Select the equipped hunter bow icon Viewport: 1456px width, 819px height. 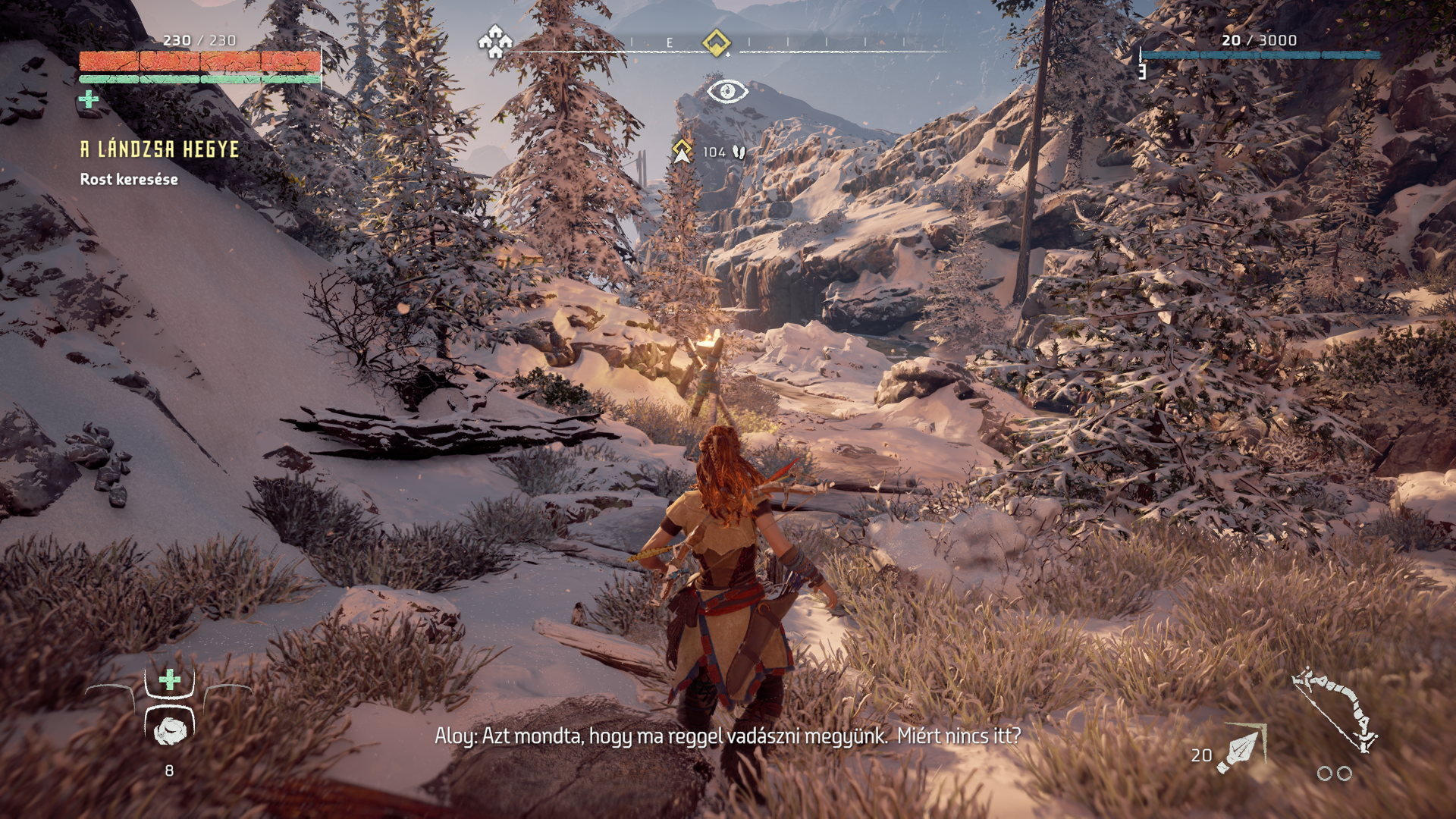pyautogui.click(x=1335, y=709)
